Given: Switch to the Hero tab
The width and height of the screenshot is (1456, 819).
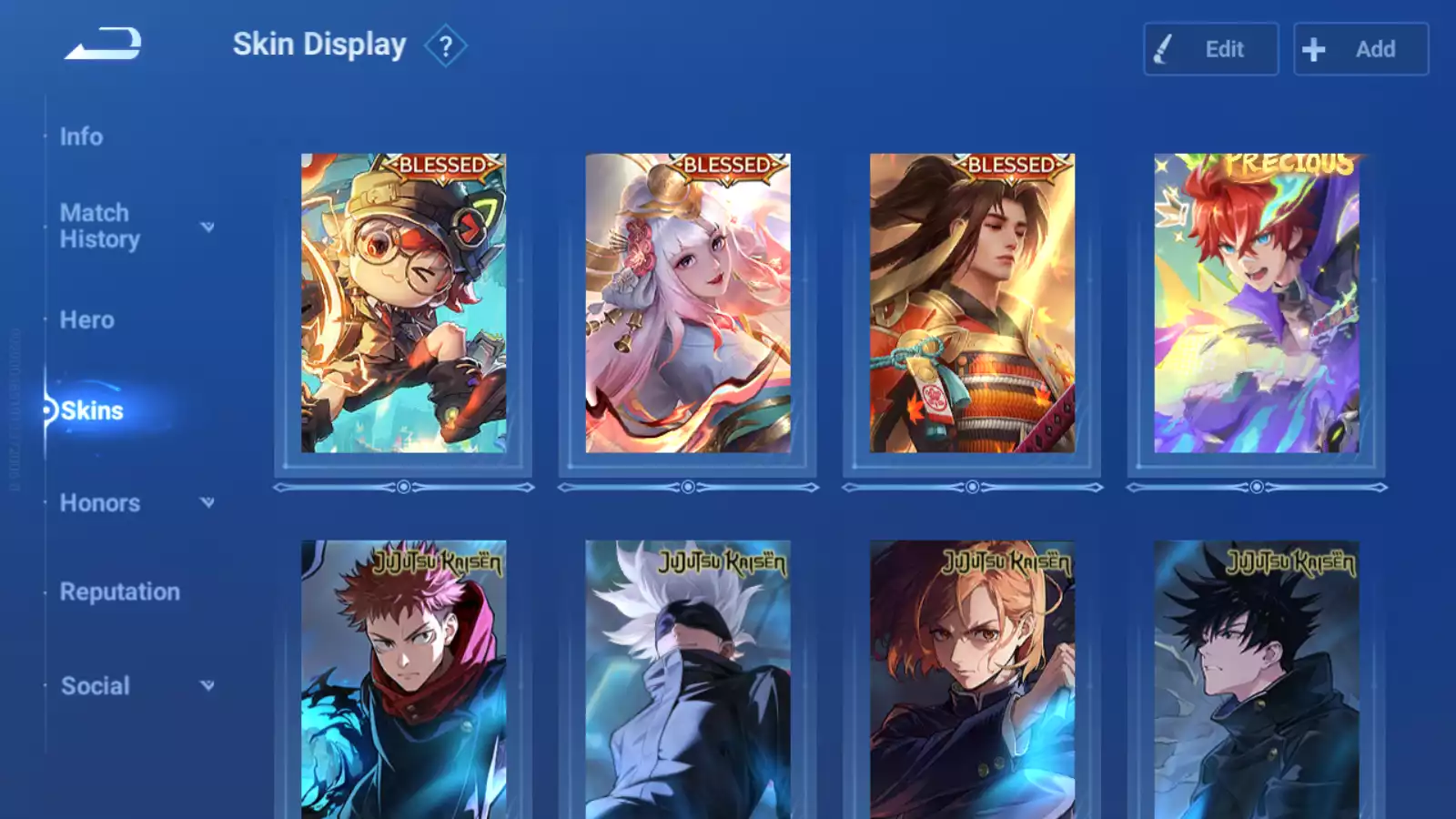Looking at the screenshot, I should coord(86,320).
